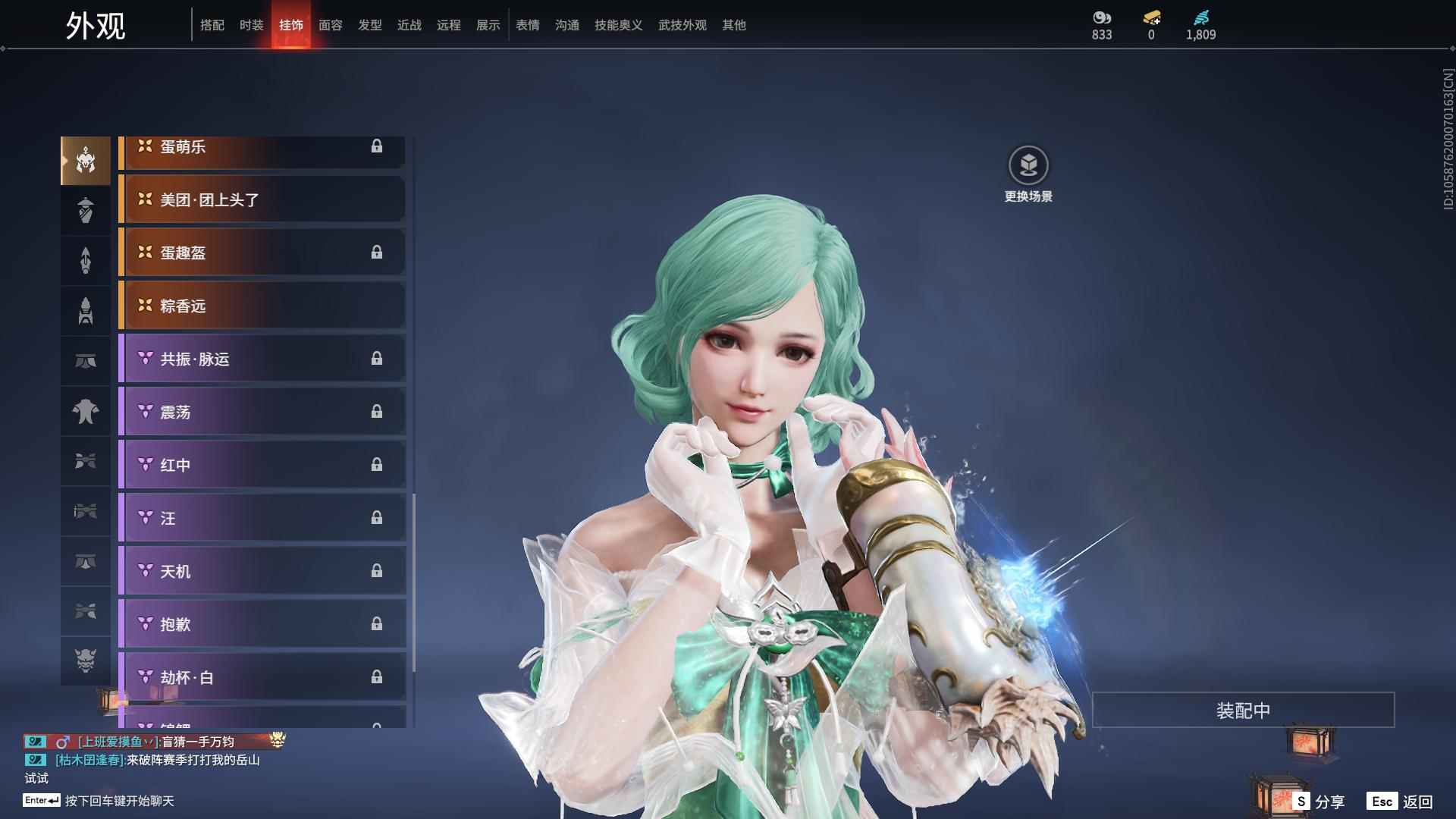1456x819 pixels.
Task: Select the 美团·团上头了 accessory
Action: 262,199
